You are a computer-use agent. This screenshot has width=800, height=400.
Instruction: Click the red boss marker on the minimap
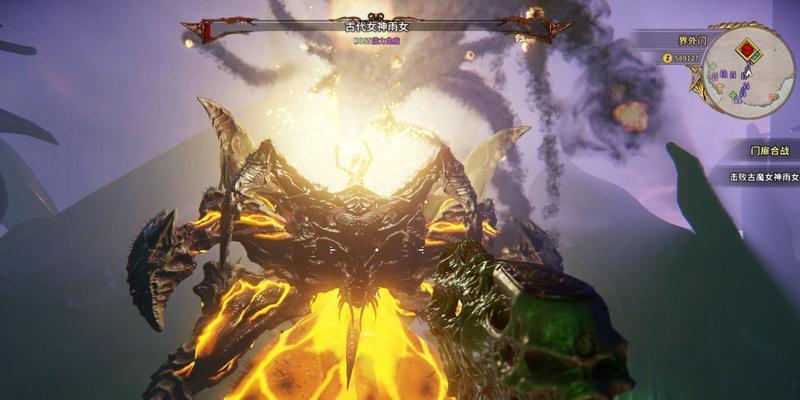pyautogui.click(x=746, y=47)
